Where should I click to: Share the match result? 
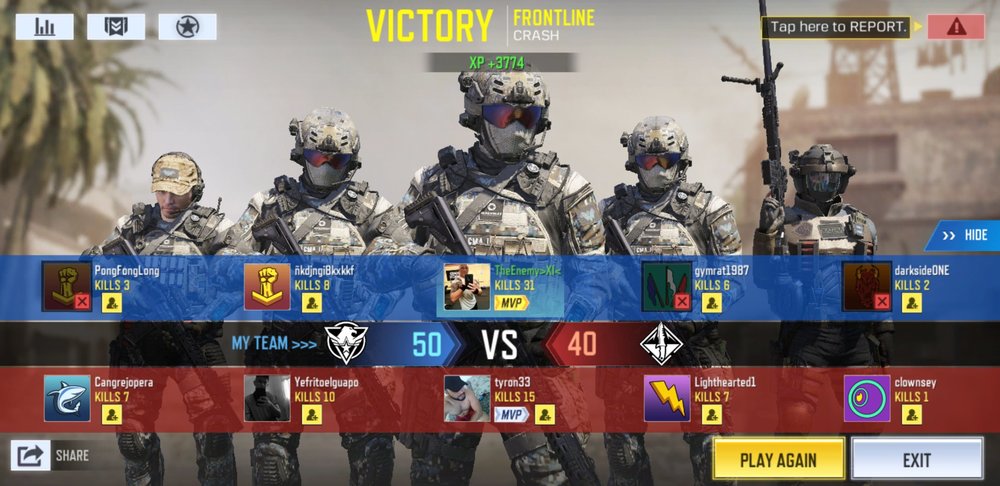(33, 456)
